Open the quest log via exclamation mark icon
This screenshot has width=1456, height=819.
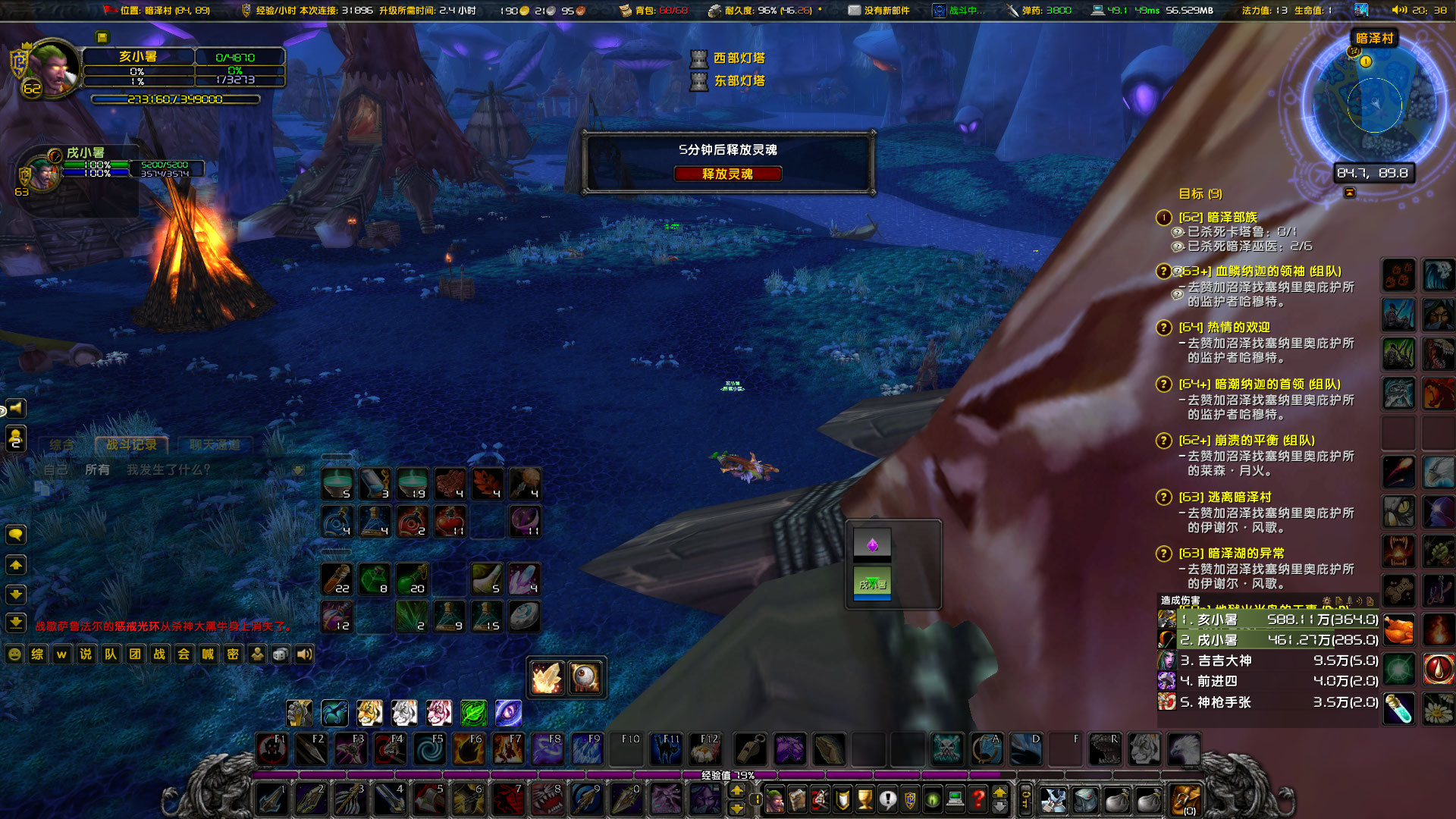click(x=888, y=799)
